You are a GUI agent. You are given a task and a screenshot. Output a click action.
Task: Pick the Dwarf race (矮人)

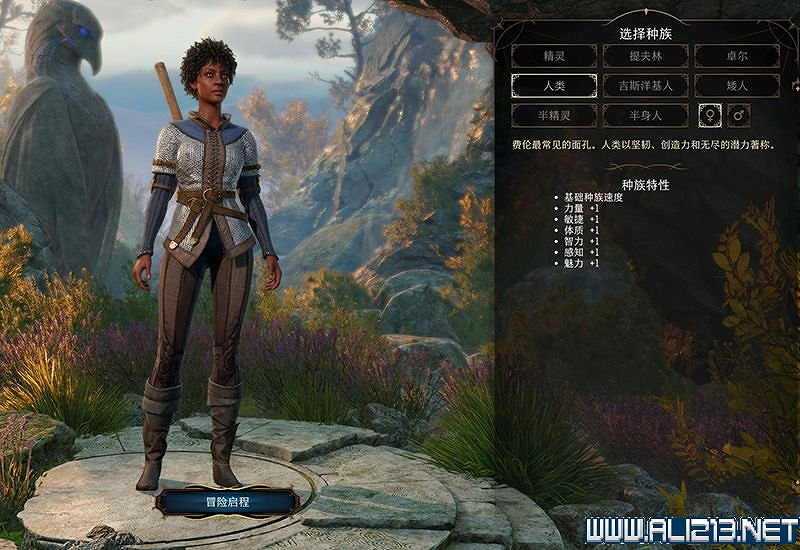(737, 86)
